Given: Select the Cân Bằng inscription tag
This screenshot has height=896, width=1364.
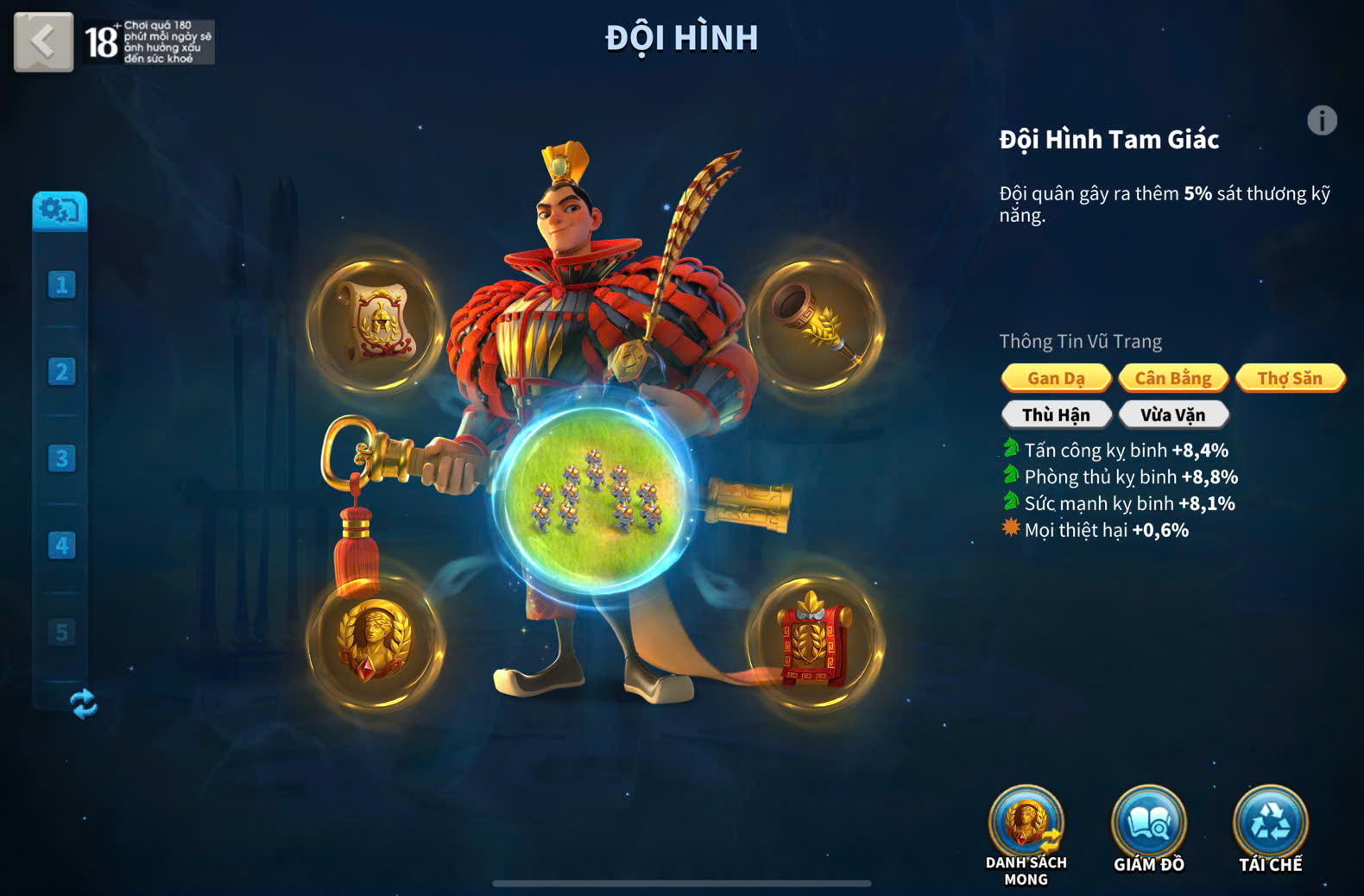Looking at the screenshot, I should click(1173, 378).
